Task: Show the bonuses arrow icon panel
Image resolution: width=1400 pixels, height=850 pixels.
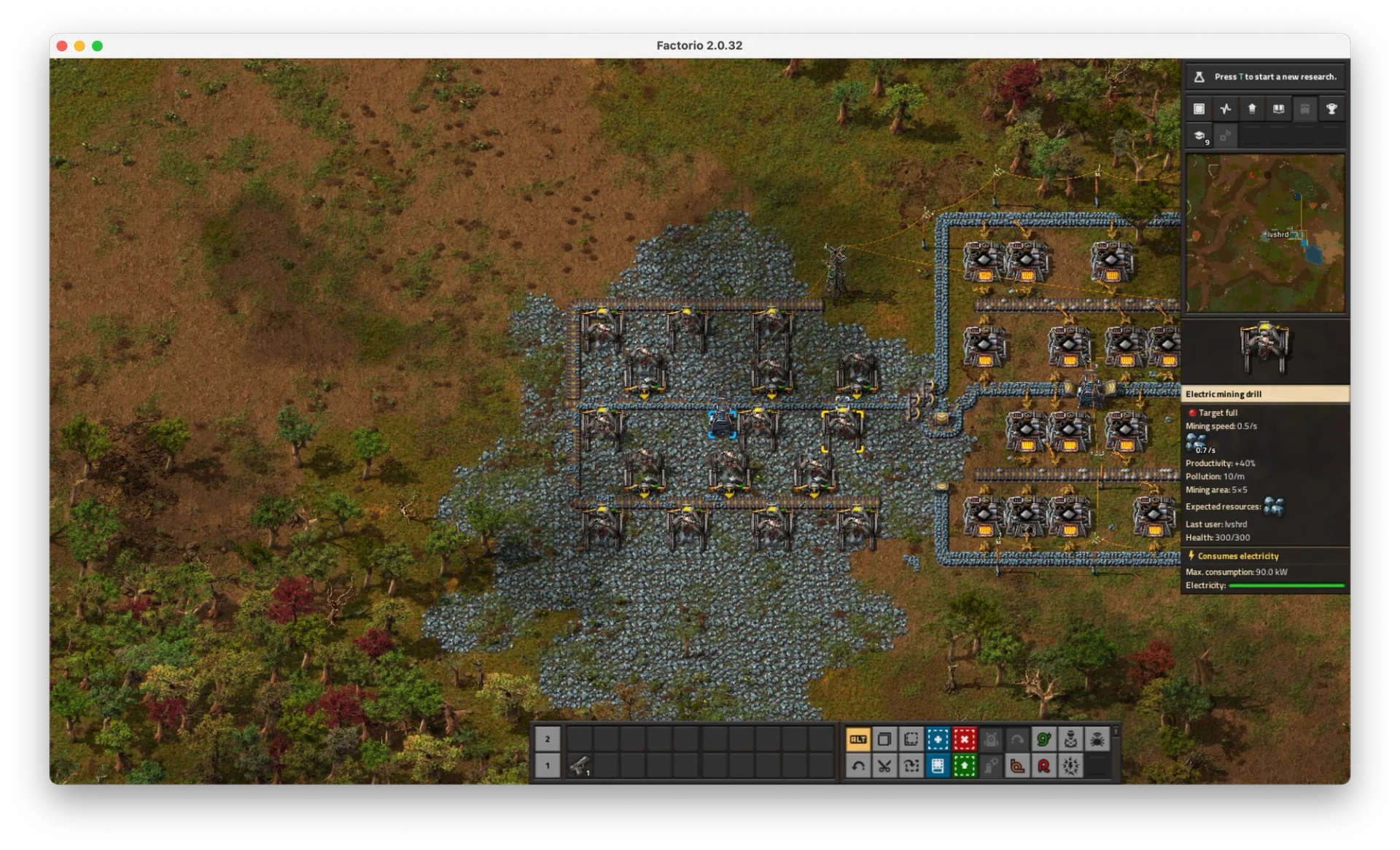Action: (x=1252, y=109)
